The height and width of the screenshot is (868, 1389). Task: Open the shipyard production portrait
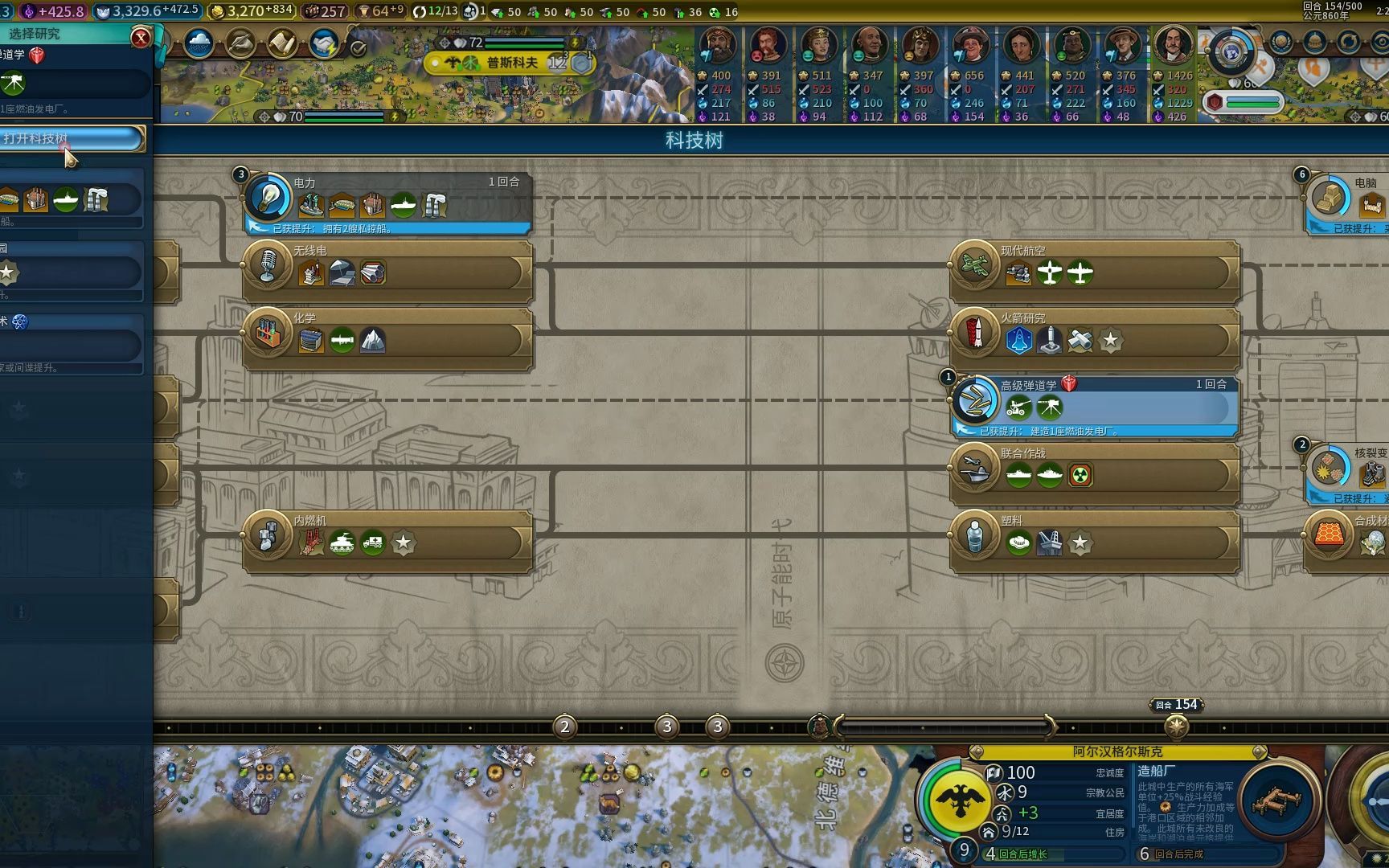(1276, 800)
